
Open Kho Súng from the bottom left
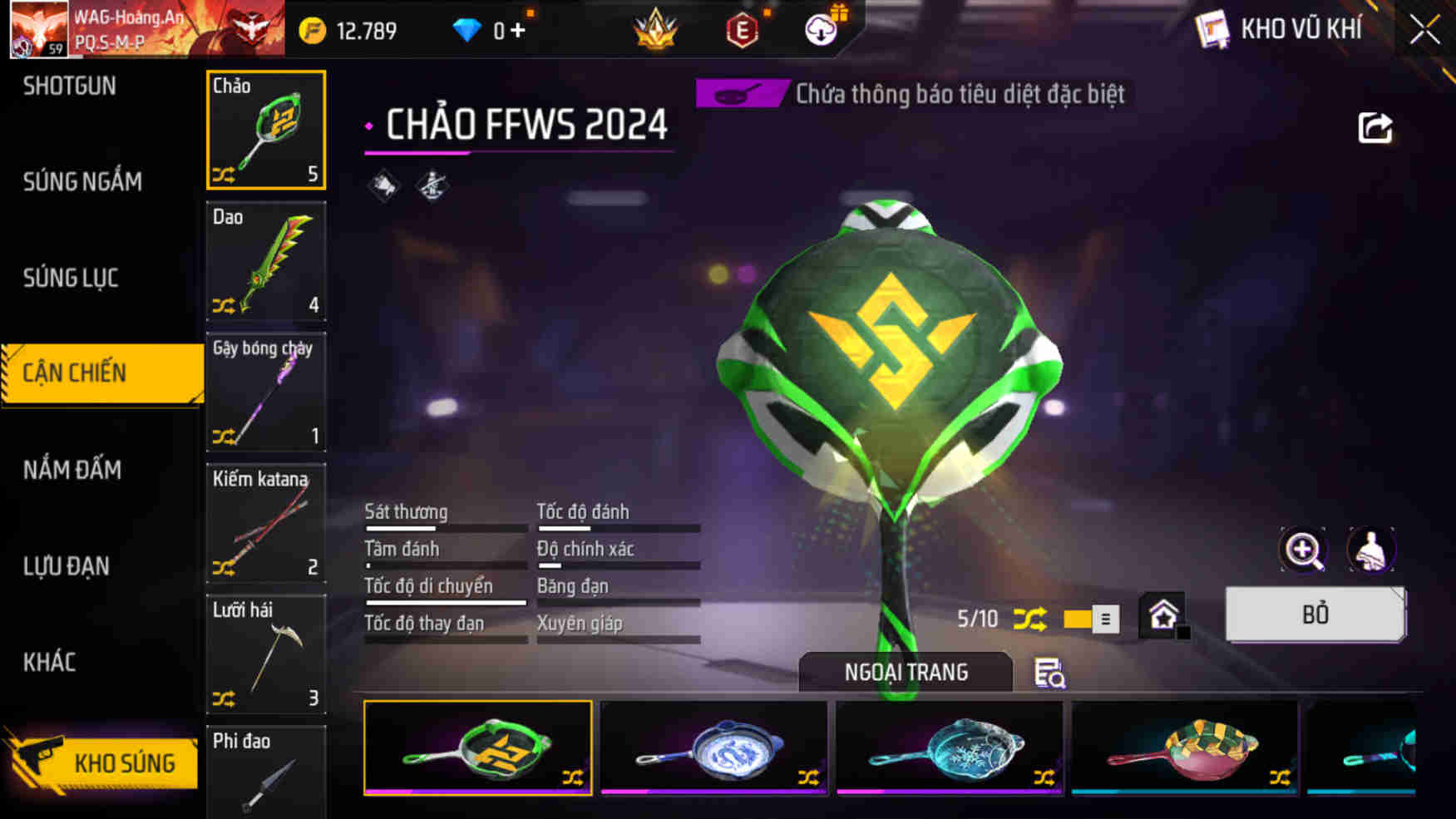125,762
